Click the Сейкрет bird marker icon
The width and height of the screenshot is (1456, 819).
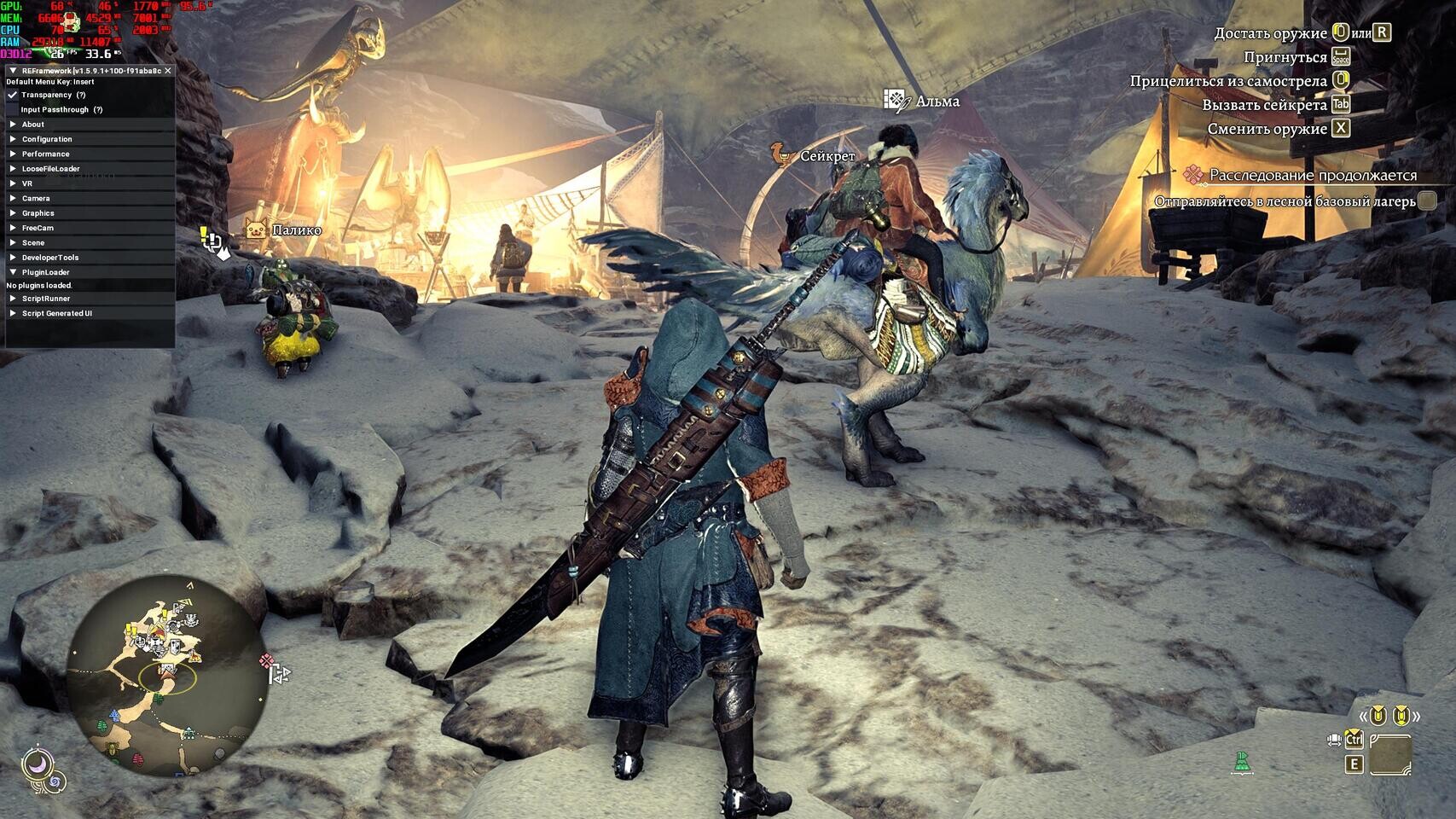778,155
